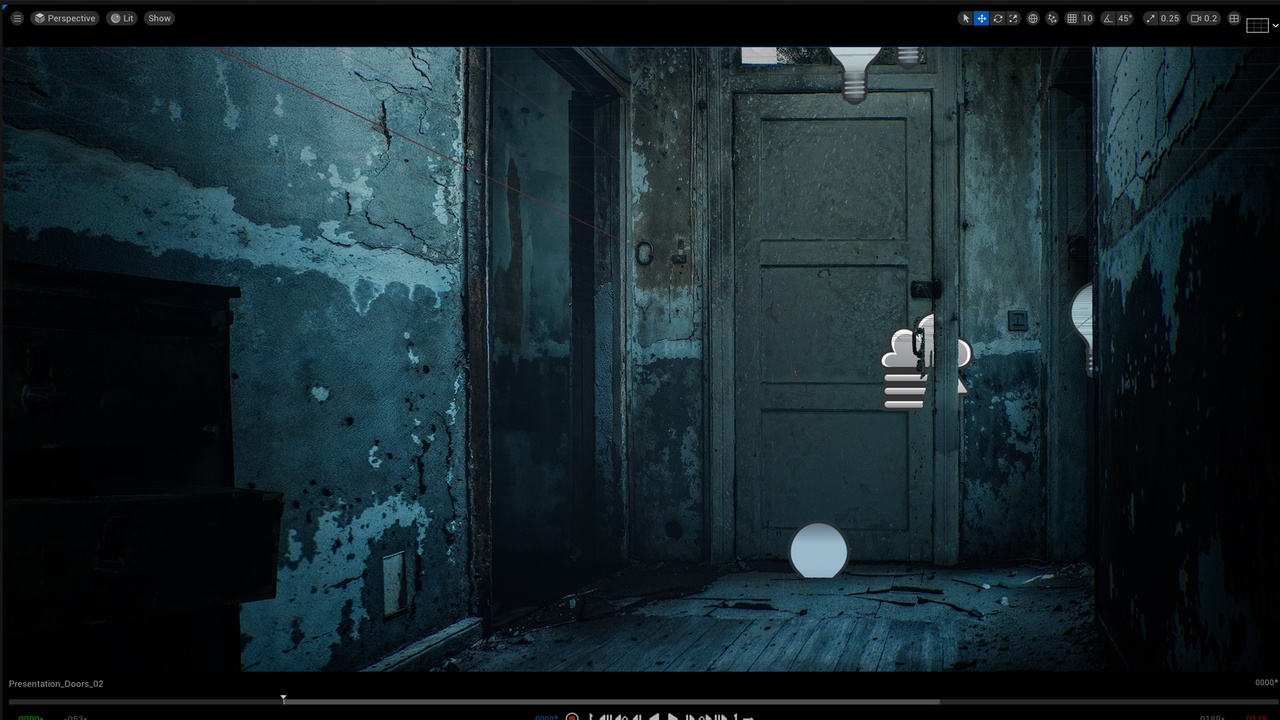
Task: Click the rotation snap angle icon
Action: (x=1108, y=18)
